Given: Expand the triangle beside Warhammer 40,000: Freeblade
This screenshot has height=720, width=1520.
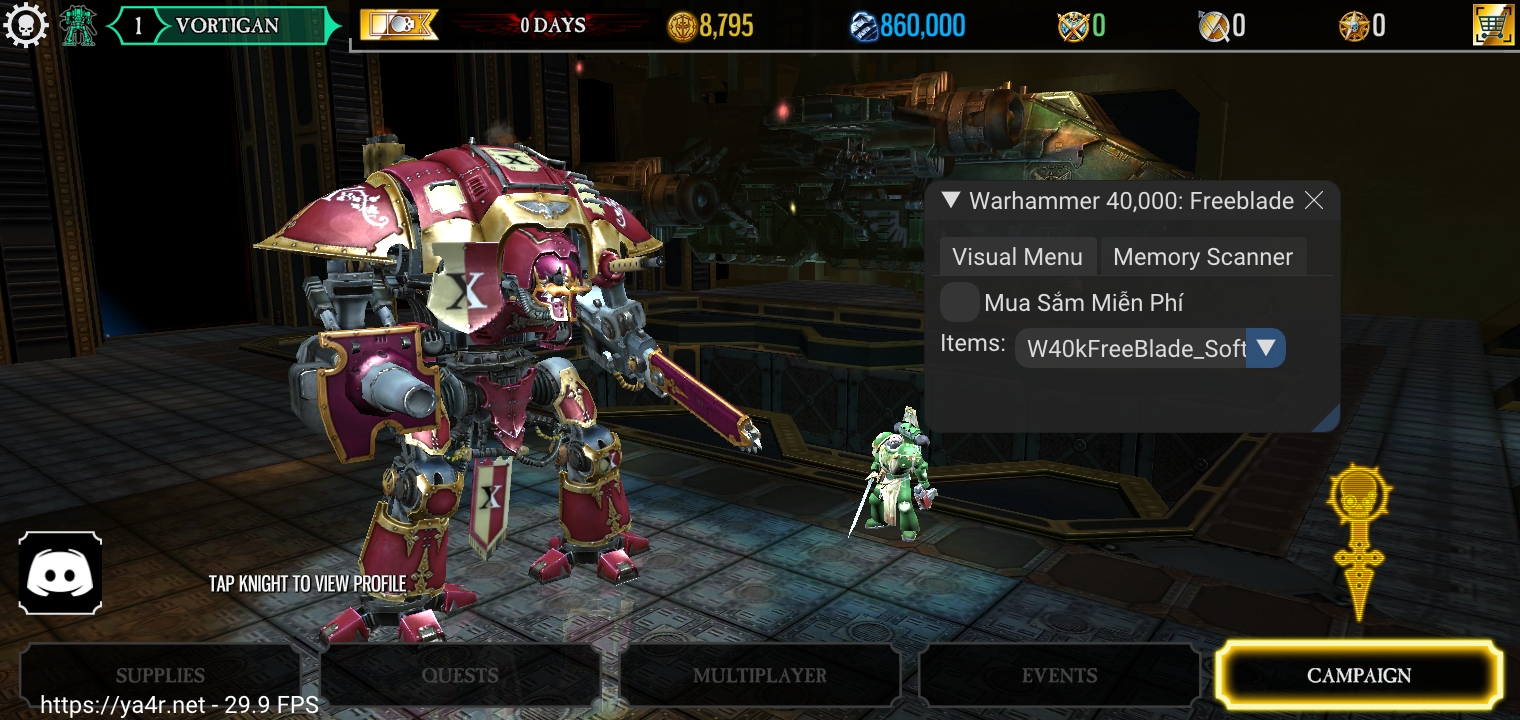Looking at the screenshot, I should click(948, 200).
